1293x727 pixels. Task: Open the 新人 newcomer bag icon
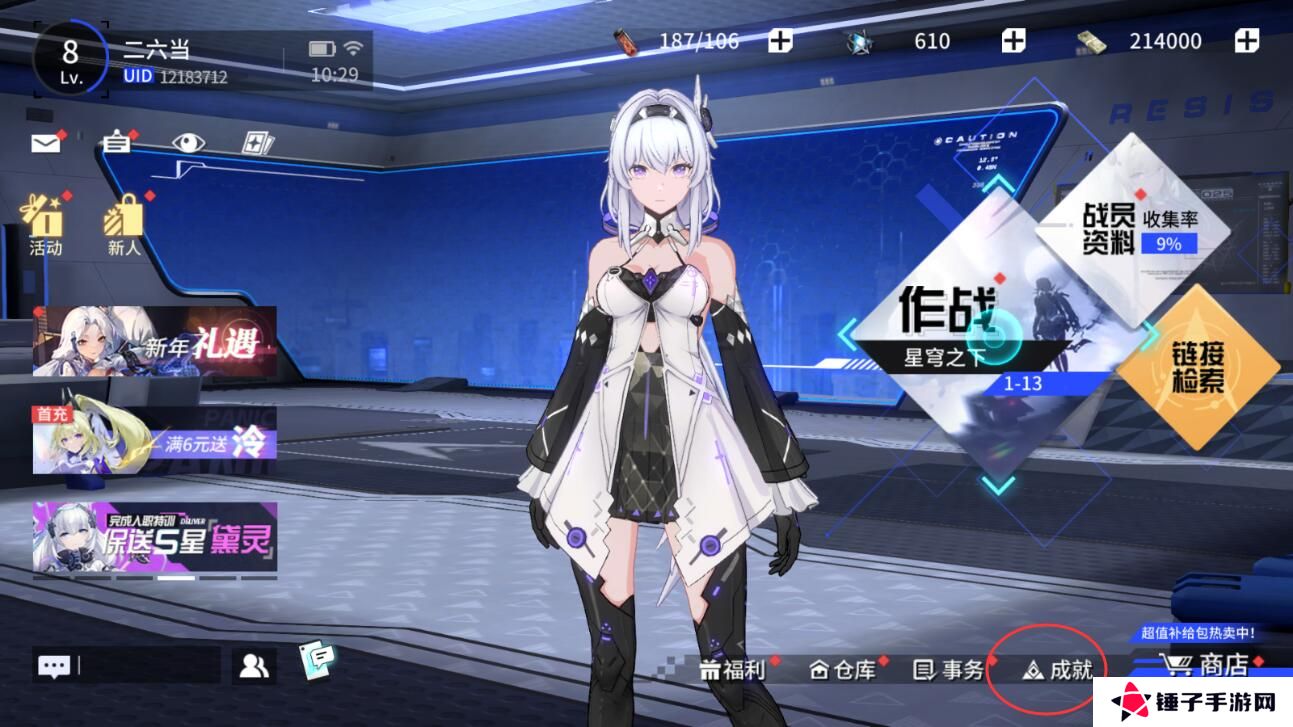point(125,224)
